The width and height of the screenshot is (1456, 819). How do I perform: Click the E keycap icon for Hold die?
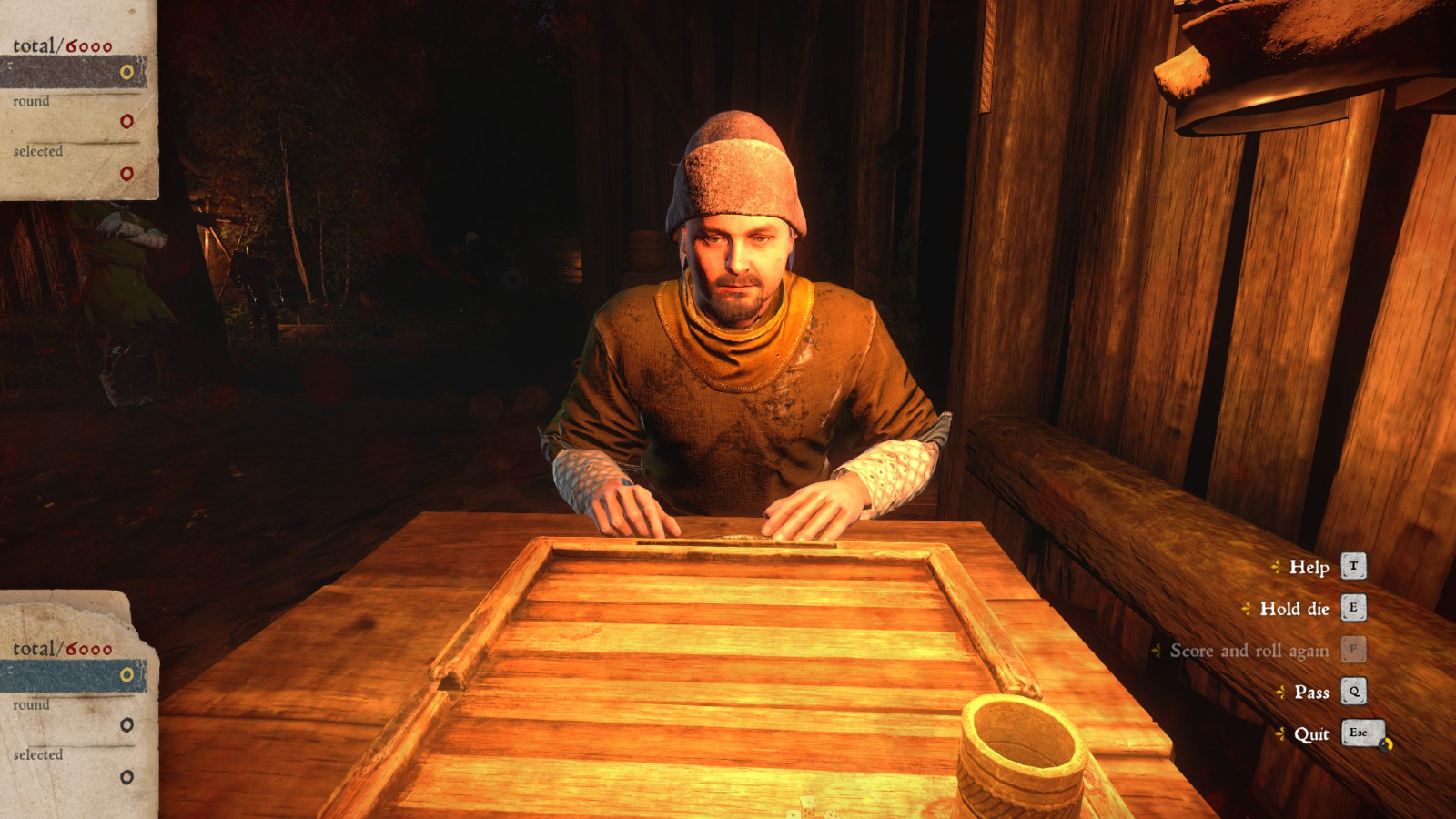point(1353,609)
